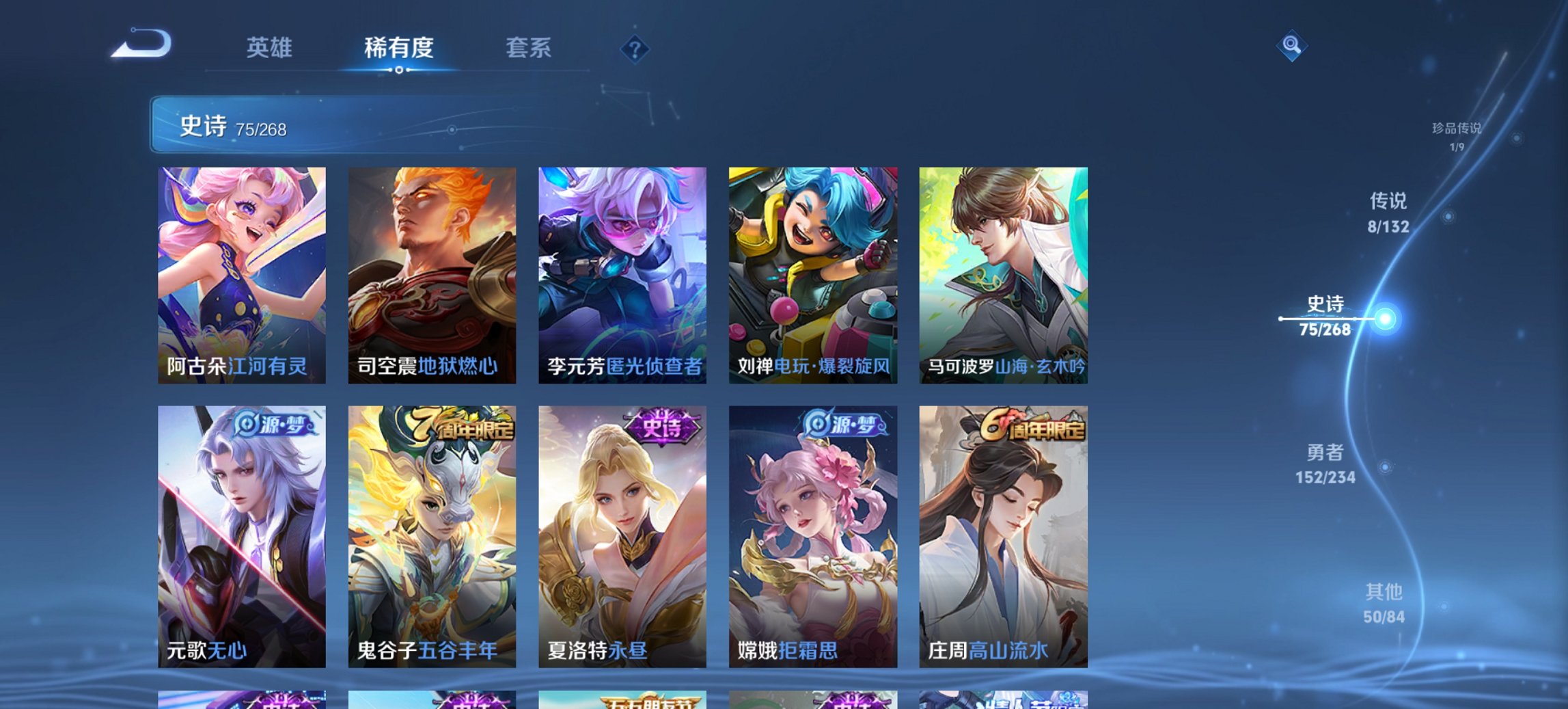Open search with the magnifier icon
This screenshot has width=1568, height=709.
[x=1291, y=46]
